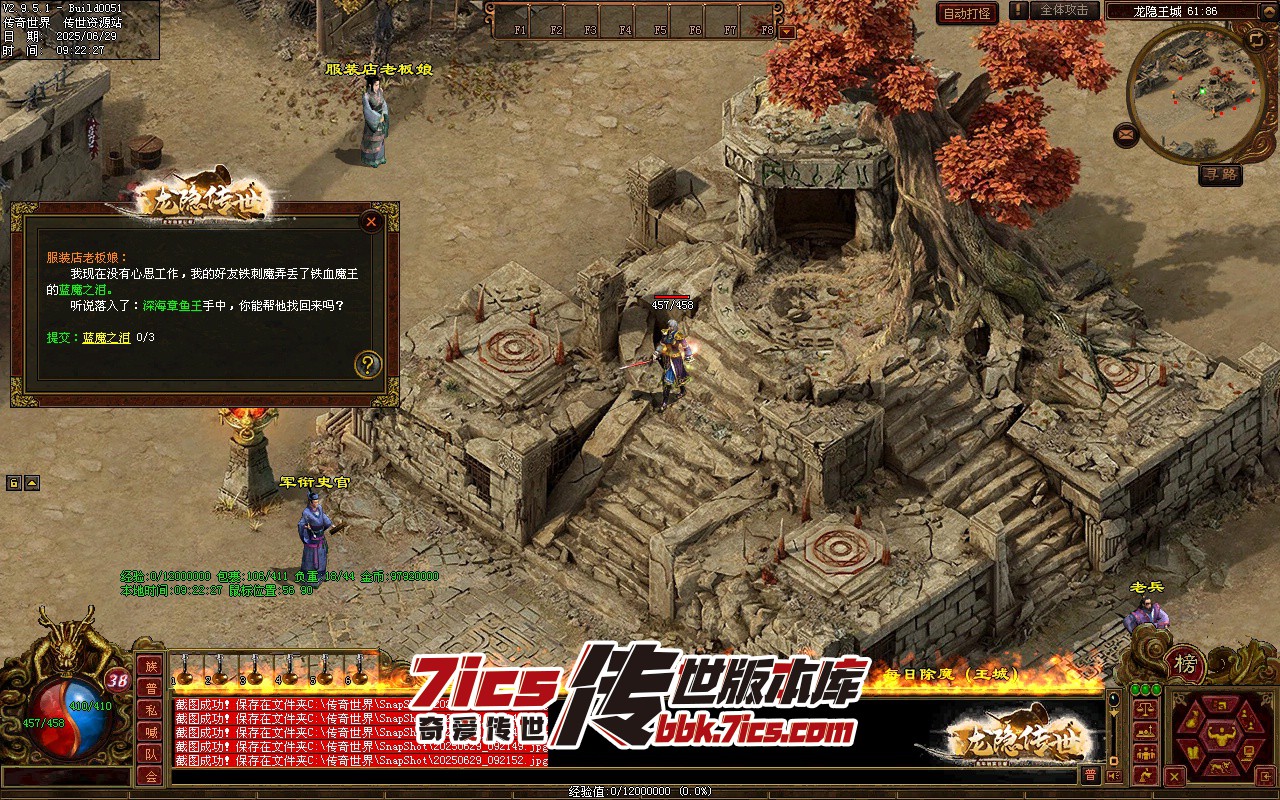Click the scales trade icon

1146,707
